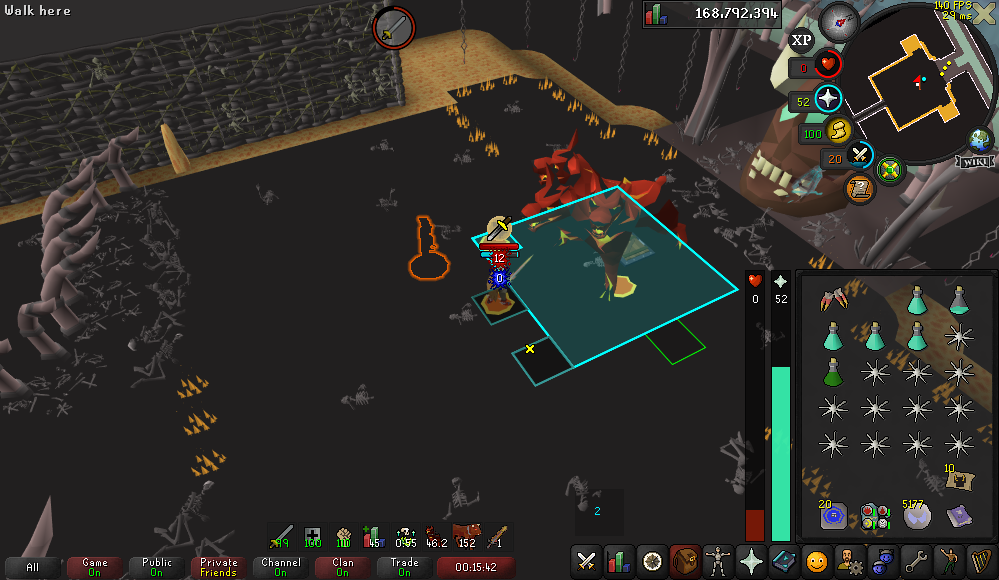Screen dimensions: 999x580
Task: Activate quick-prayers via the prayer orb
Action: 828,99
